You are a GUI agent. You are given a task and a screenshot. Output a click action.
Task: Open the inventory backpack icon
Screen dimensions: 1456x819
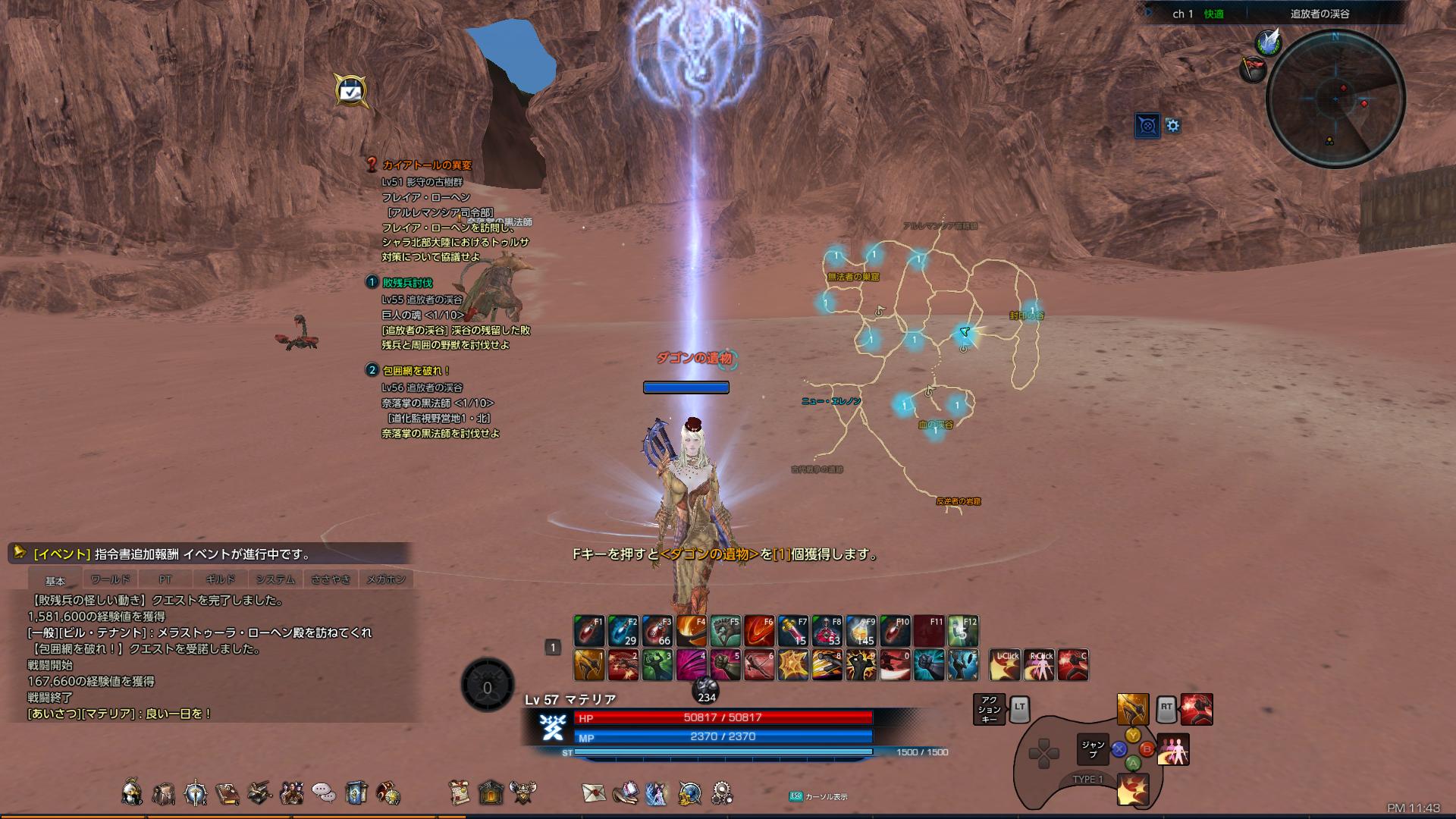(x=164, y=793)
